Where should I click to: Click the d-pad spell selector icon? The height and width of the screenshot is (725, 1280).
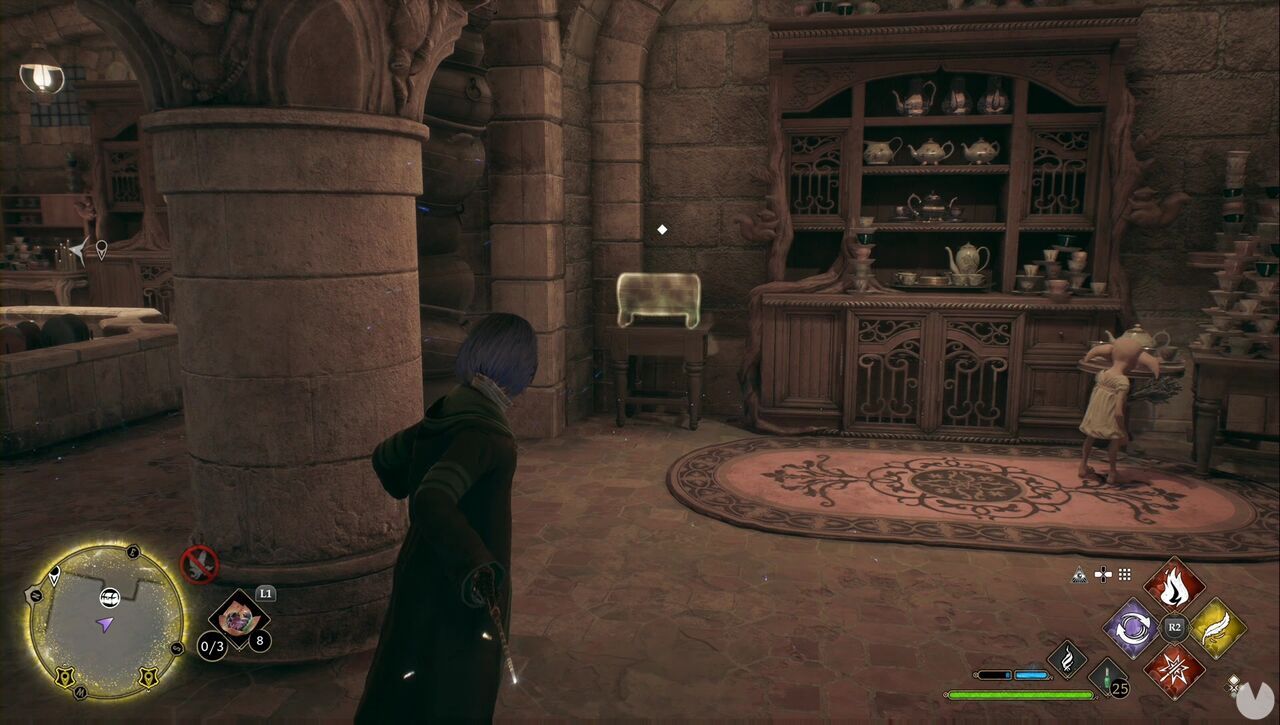click(x=1103, y=575)
